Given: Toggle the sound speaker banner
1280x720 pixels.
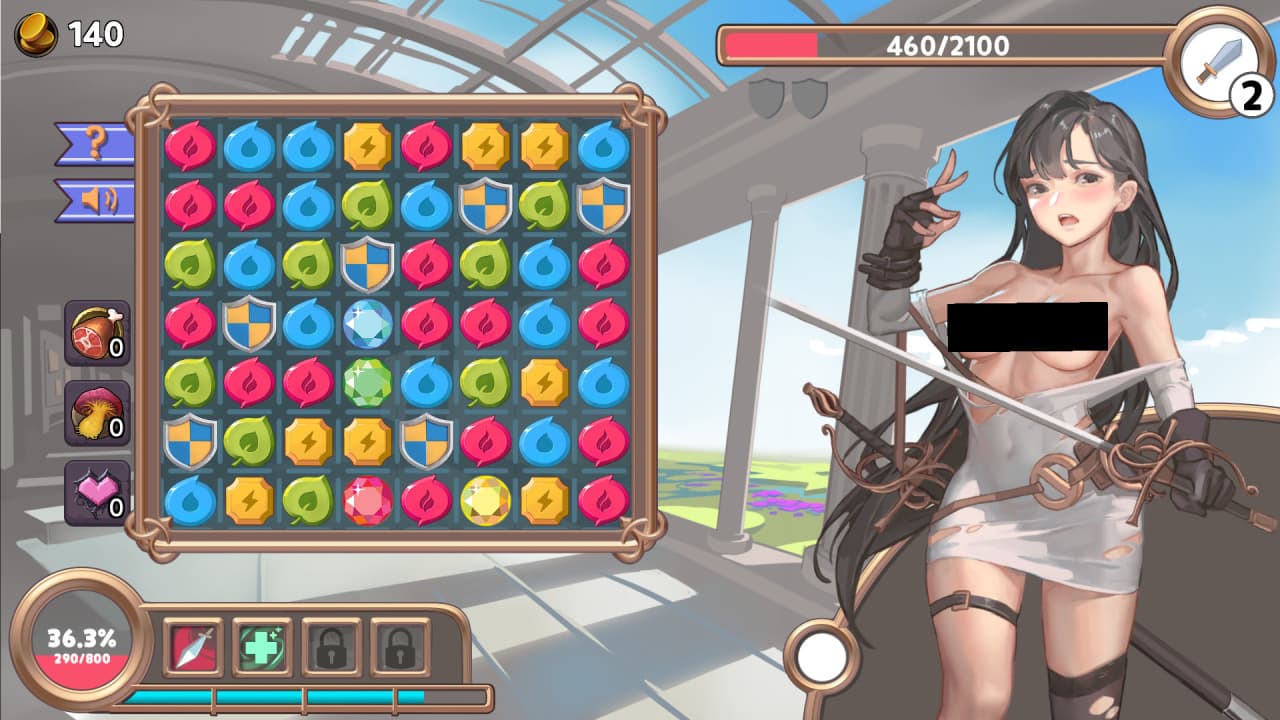Looking at the screenshot, I should [95, 200].
